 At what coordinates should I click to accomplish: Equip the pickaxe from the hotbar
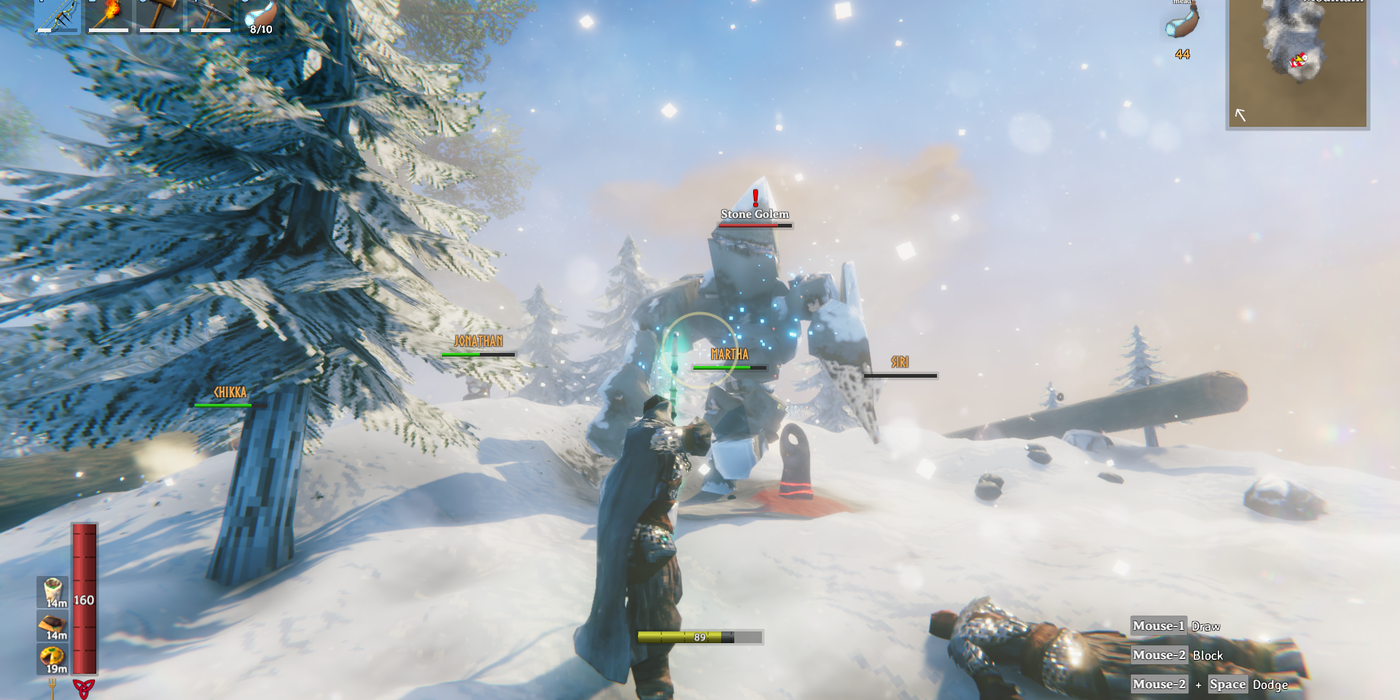210,14
